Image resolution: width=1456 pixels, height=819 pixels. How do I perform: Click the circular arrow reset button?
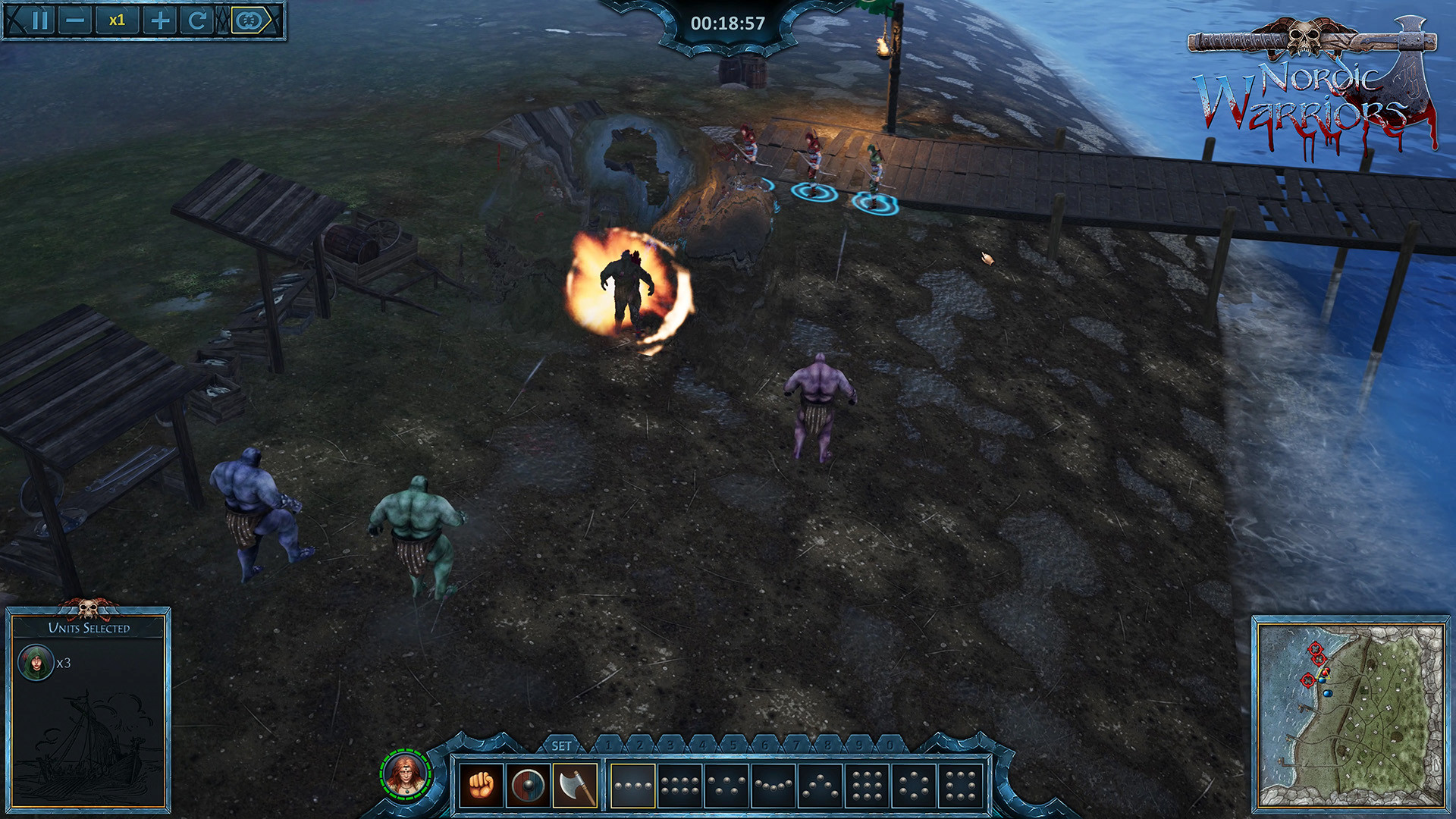click(x=196, y=20)
